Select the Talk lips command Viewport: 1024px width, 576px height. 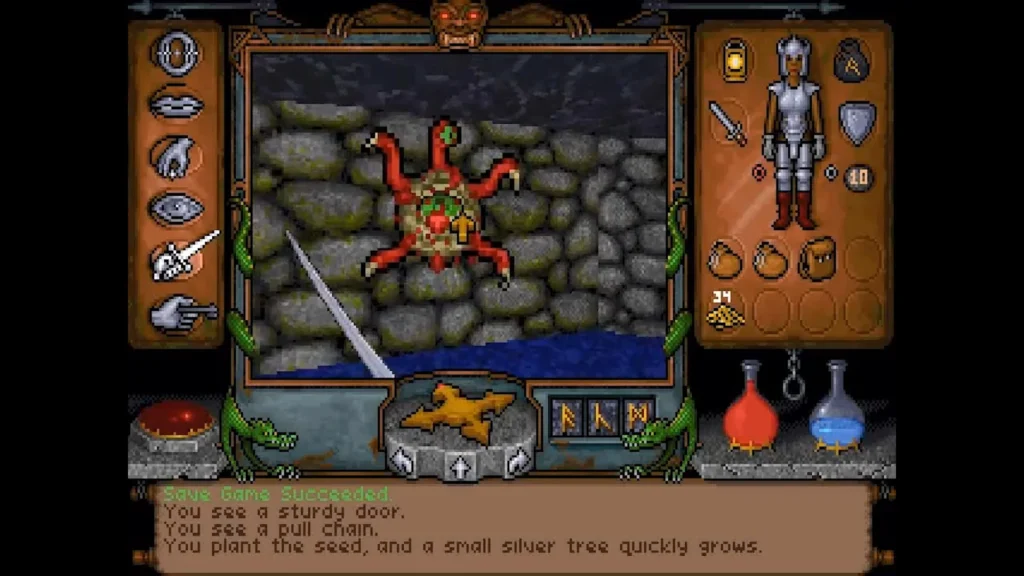click(176, 103)
